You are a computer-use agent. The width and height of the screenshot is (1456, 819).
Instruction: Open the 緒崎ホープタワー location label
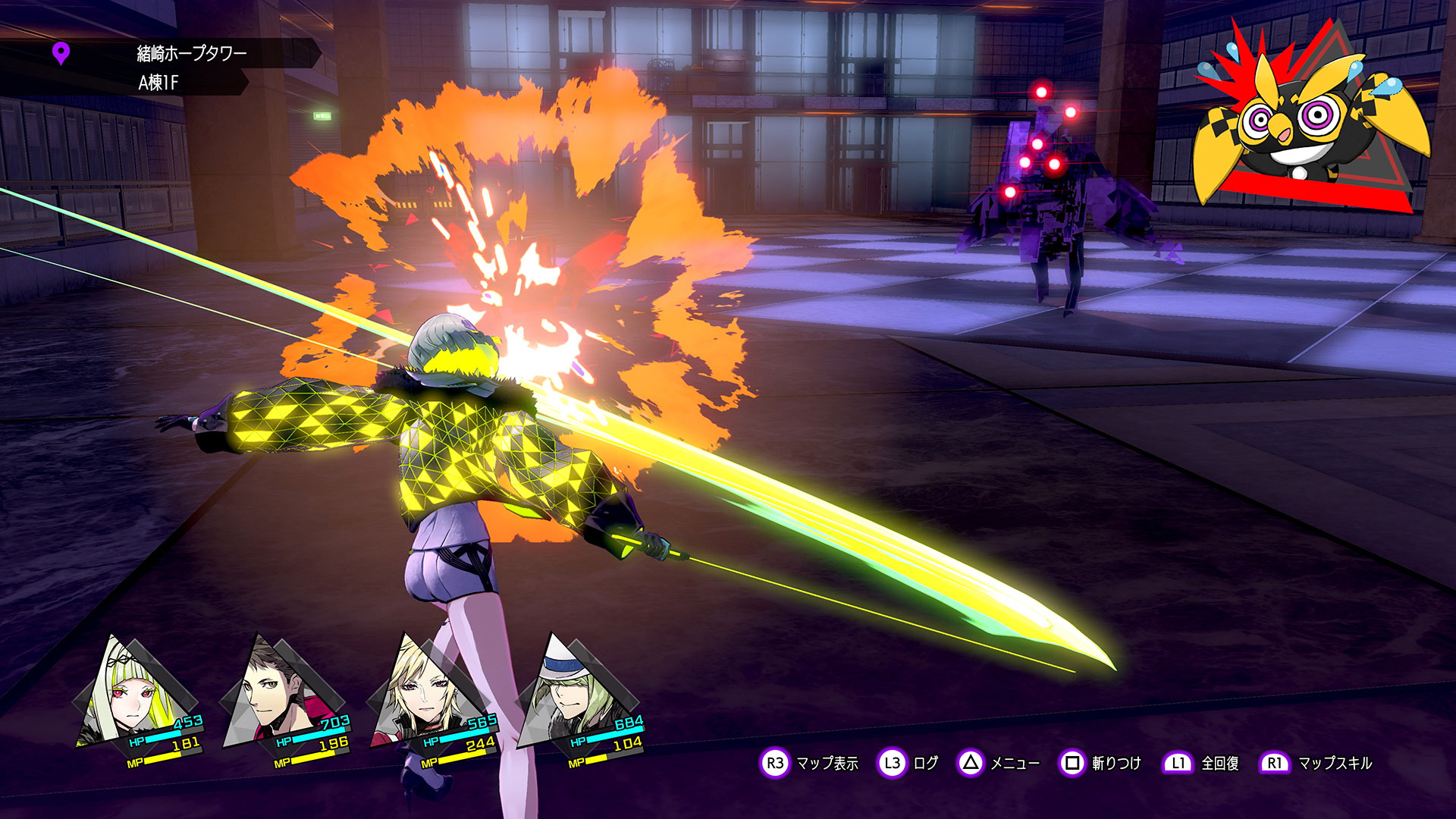tap(191, 54)
